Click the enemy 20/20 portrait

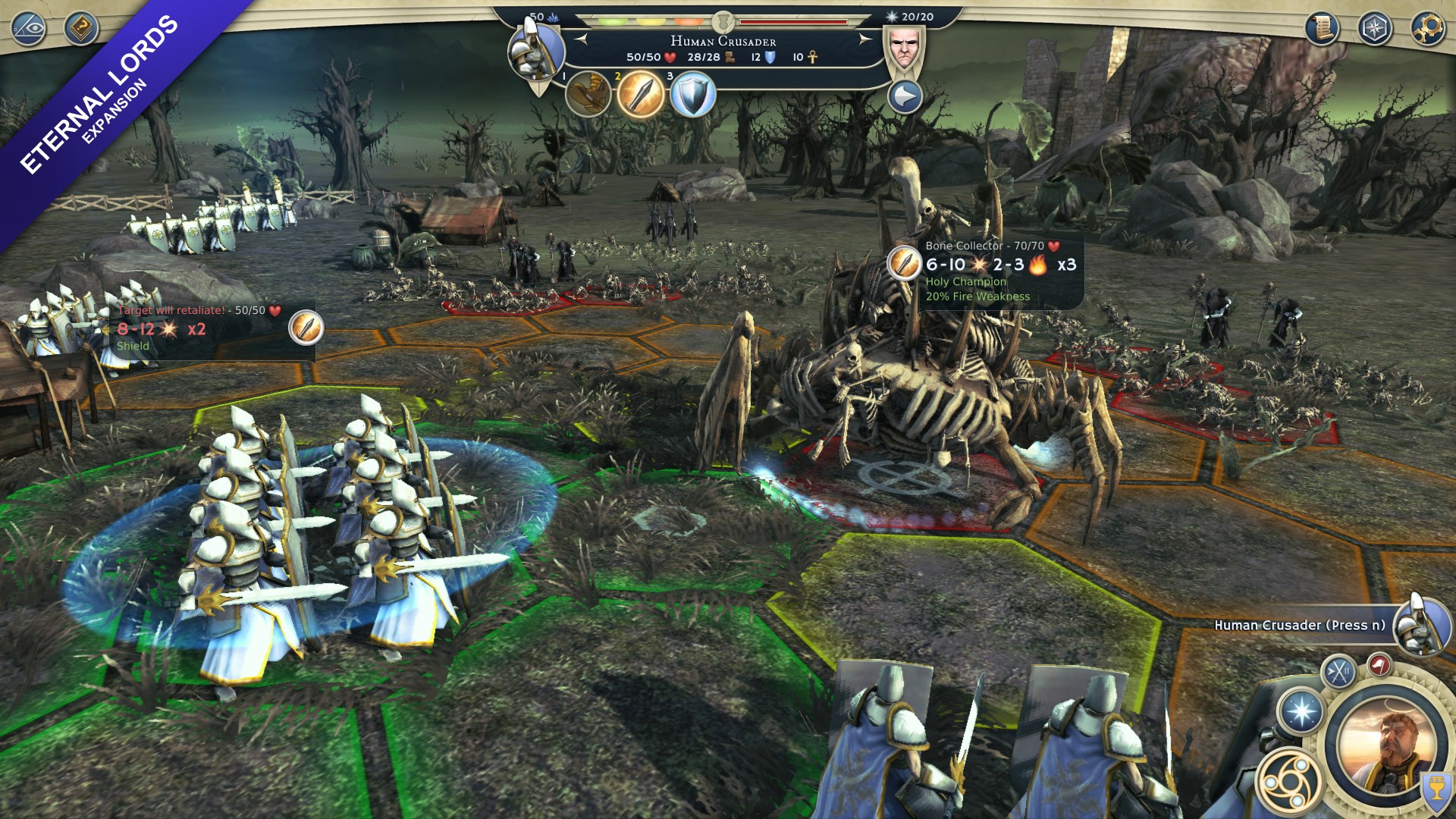(x=904, y=47)
